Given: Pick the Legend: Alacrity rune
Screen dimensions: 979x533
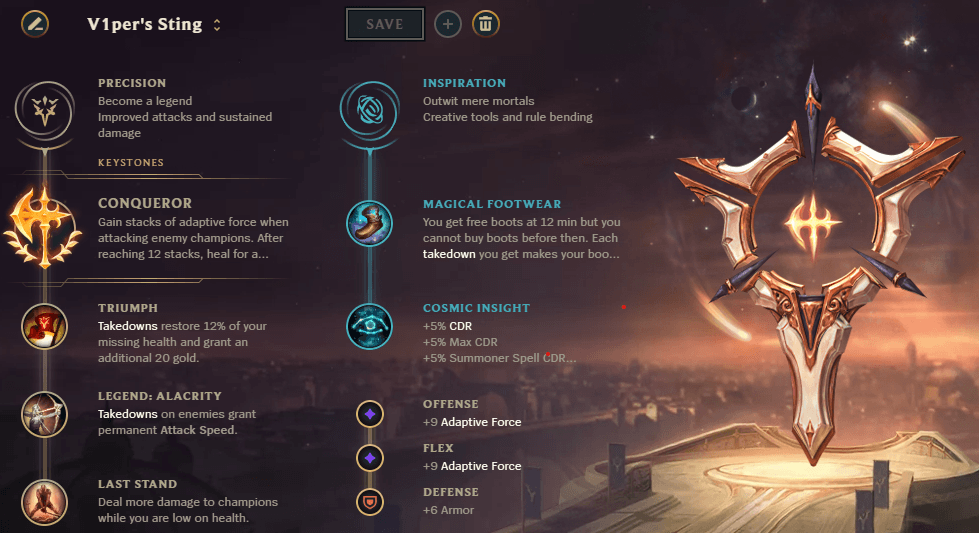Looking at the screenshot, I should [x=44, y=413].
